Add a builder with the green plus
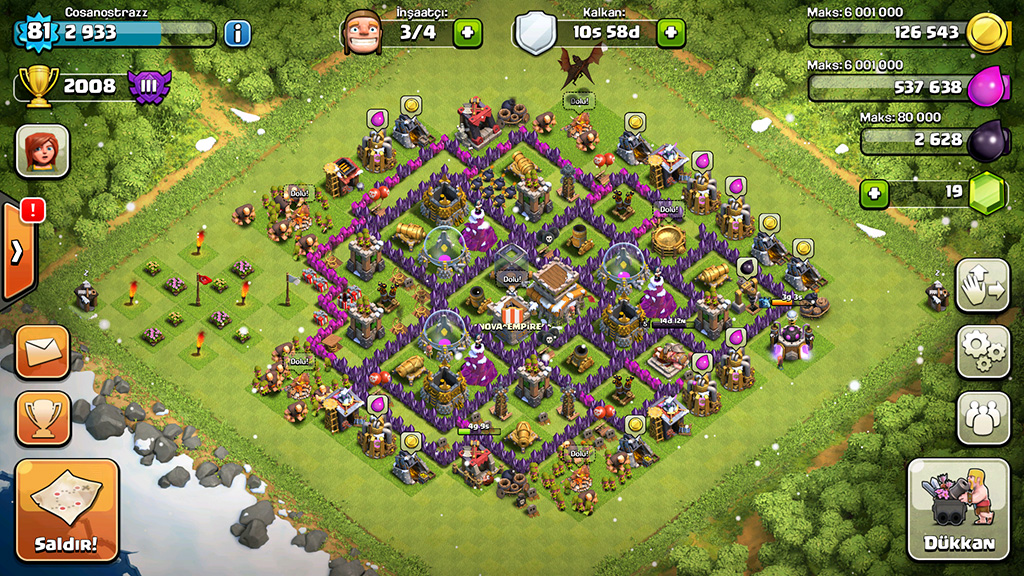 tap(467, 33)
